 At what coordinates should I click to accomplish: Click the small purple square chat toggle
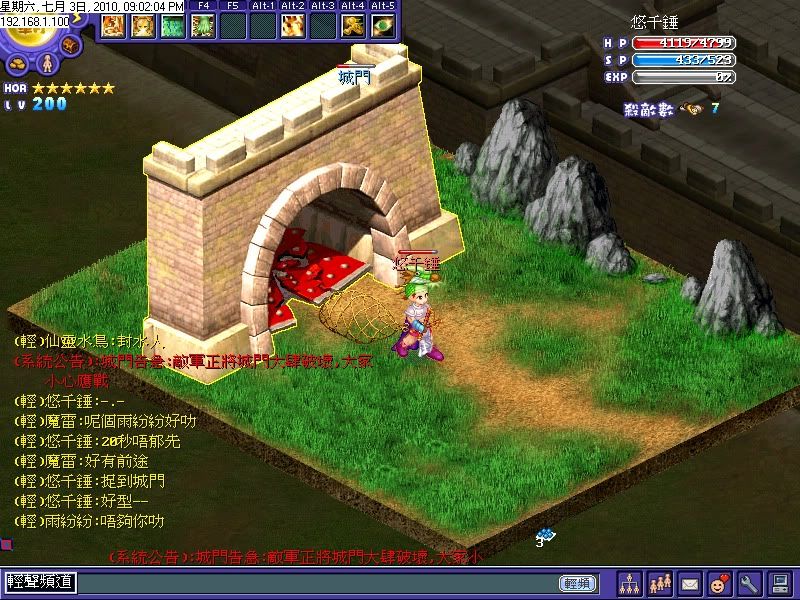[6, 544]
